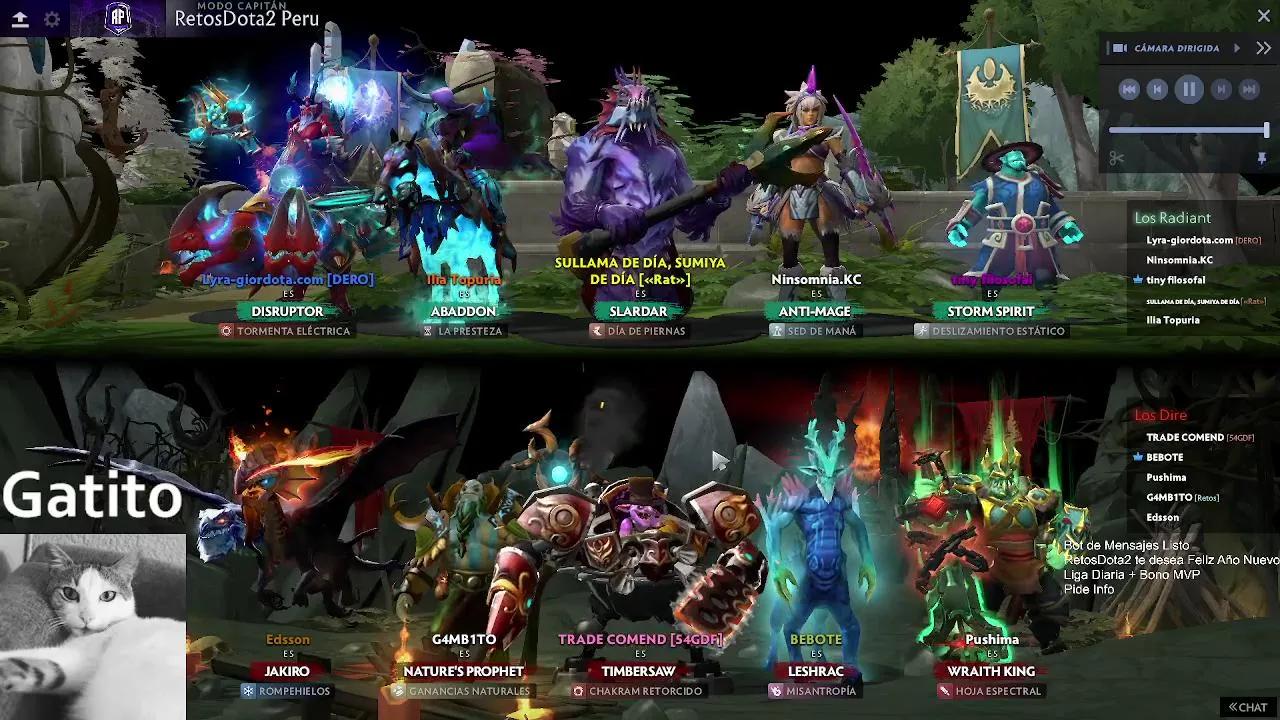The height and width of the screenshot is (720, 1280).
Task: Open the Cámara Dirigida camera selector
Action: click(1176, 48)
